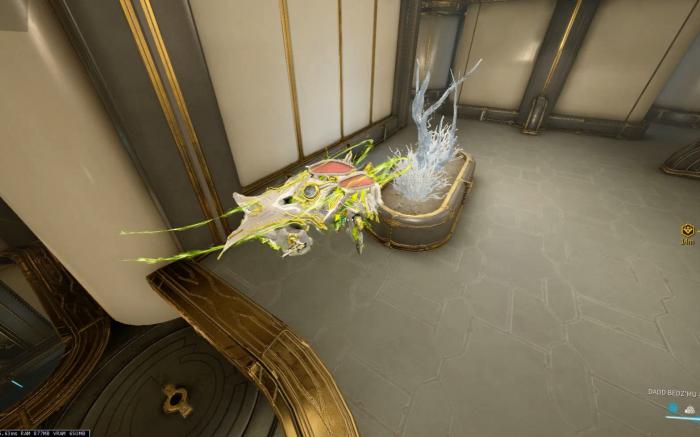Select the blue circular ability icon

click(673, 408)
